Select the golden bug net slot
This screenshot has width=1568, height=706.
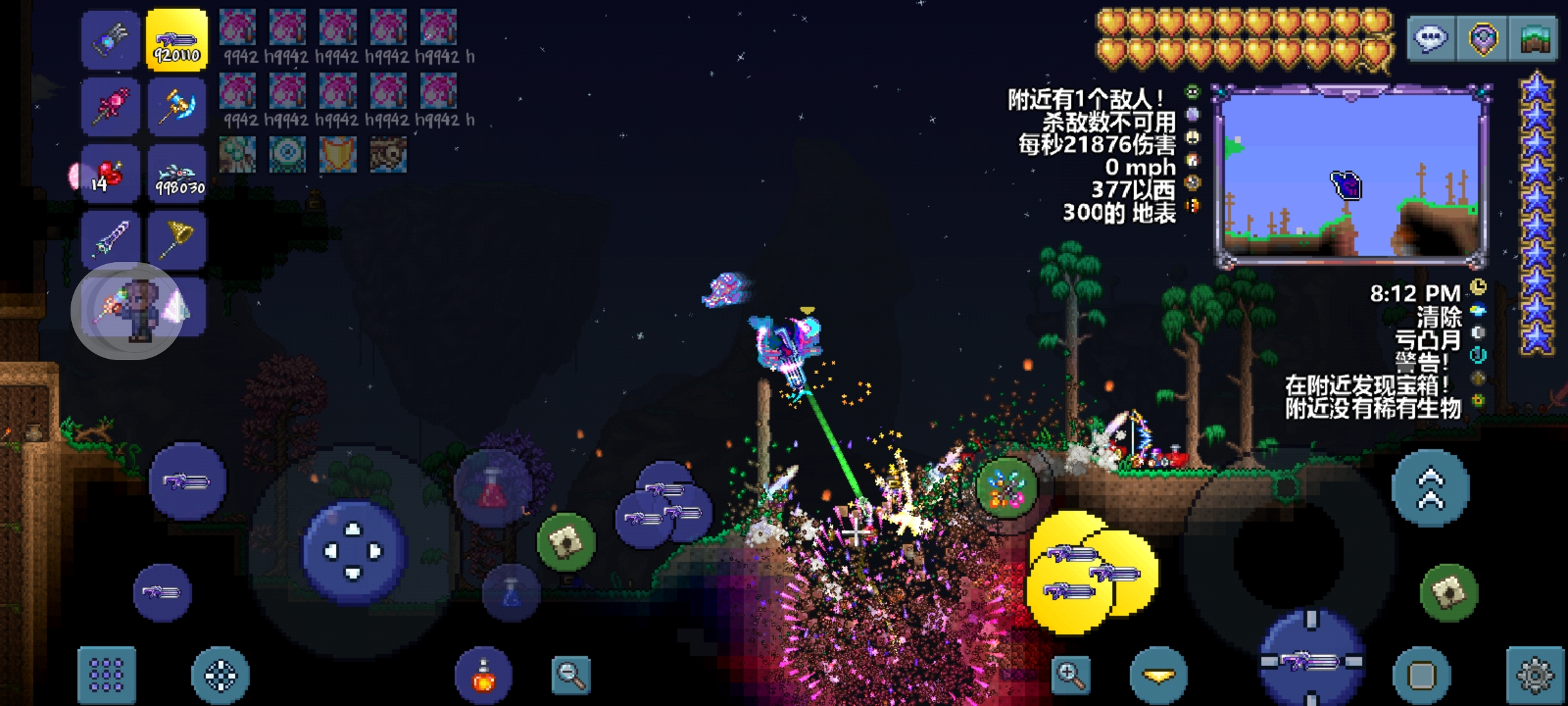coord(176,239)
